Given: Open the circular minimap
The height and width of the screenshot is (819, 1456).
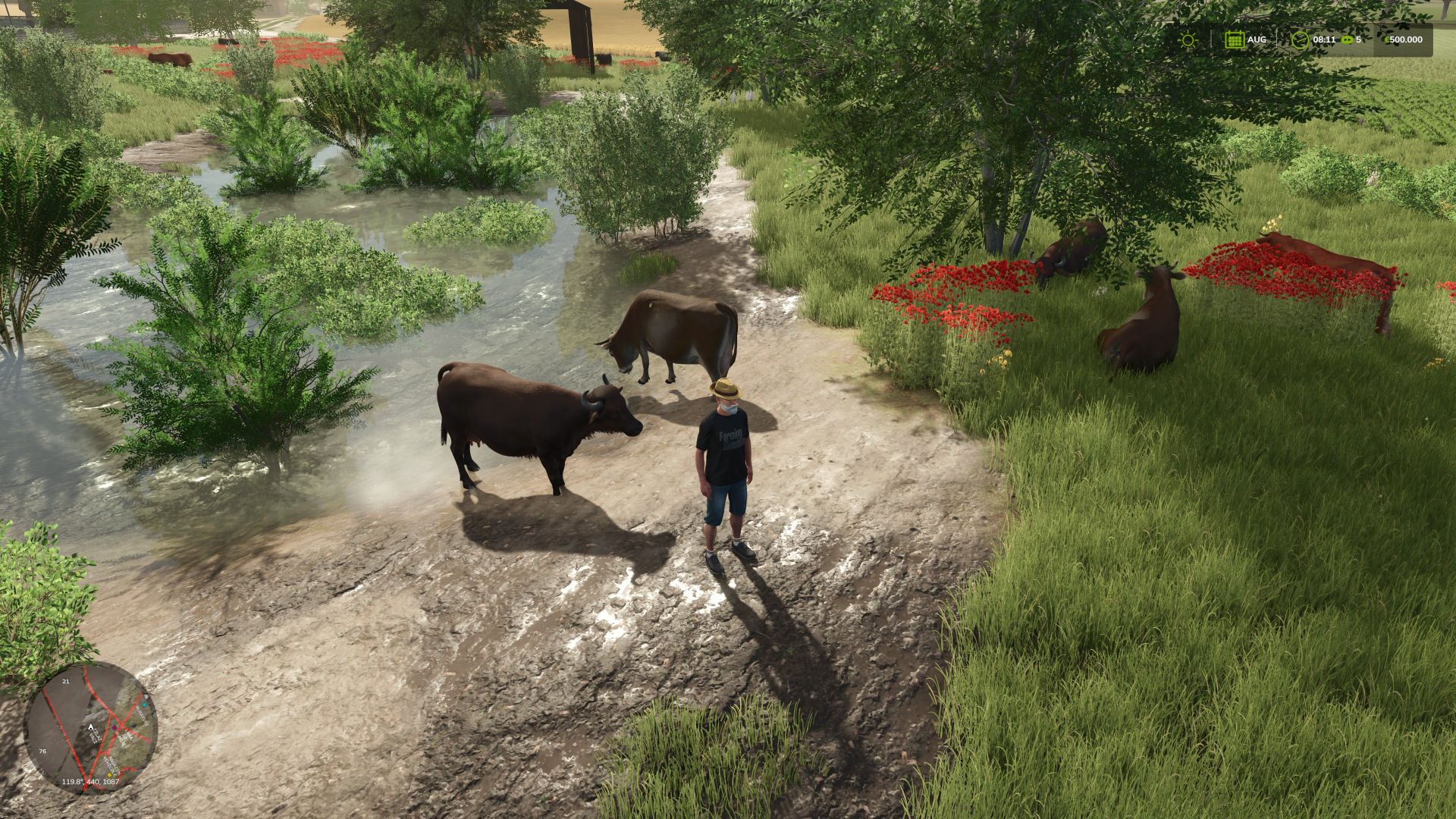Looking at the screenshot, I should (90, 727).
